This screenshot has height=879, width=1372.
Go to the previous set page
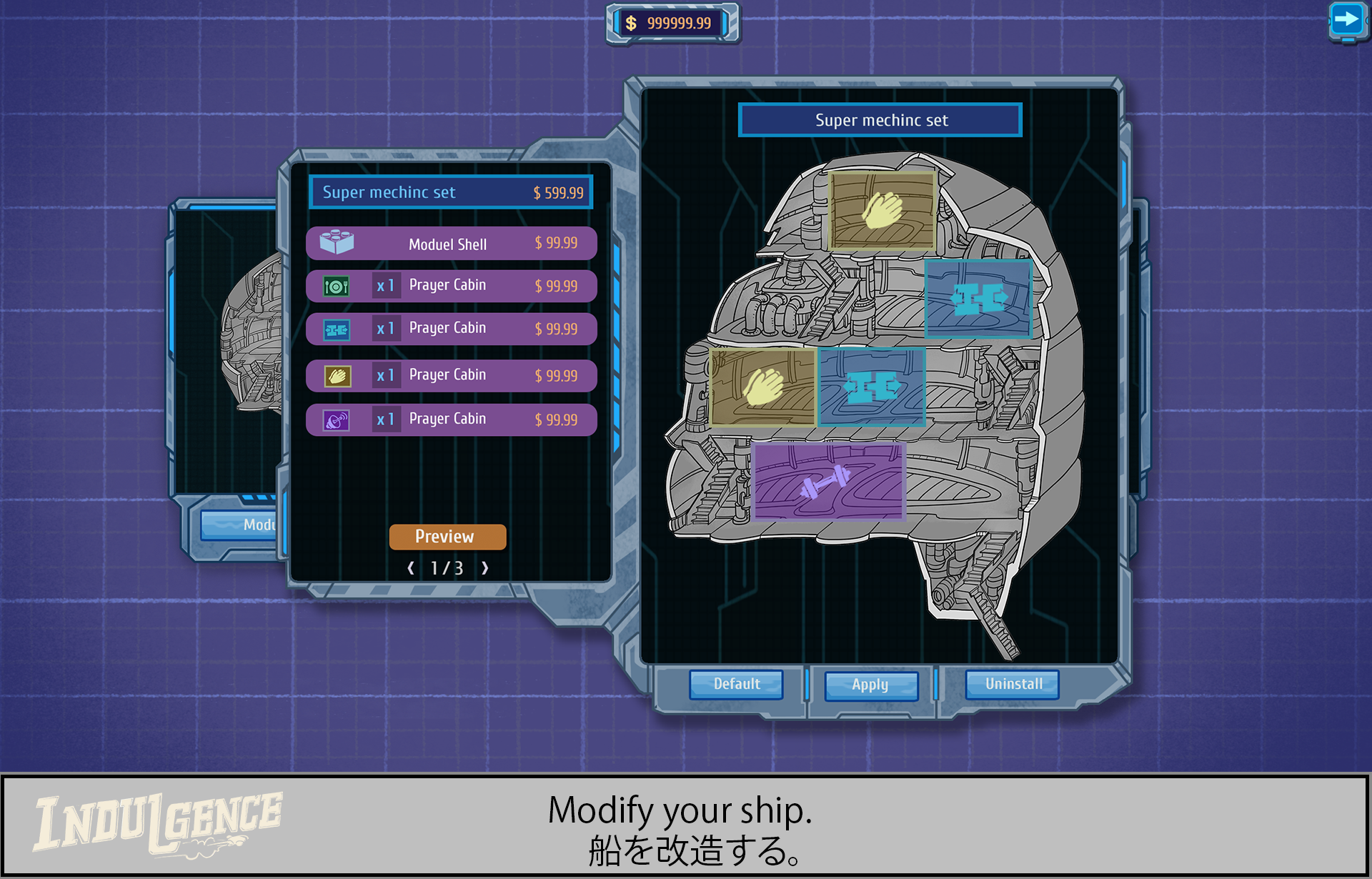click(x=411, y=568)
